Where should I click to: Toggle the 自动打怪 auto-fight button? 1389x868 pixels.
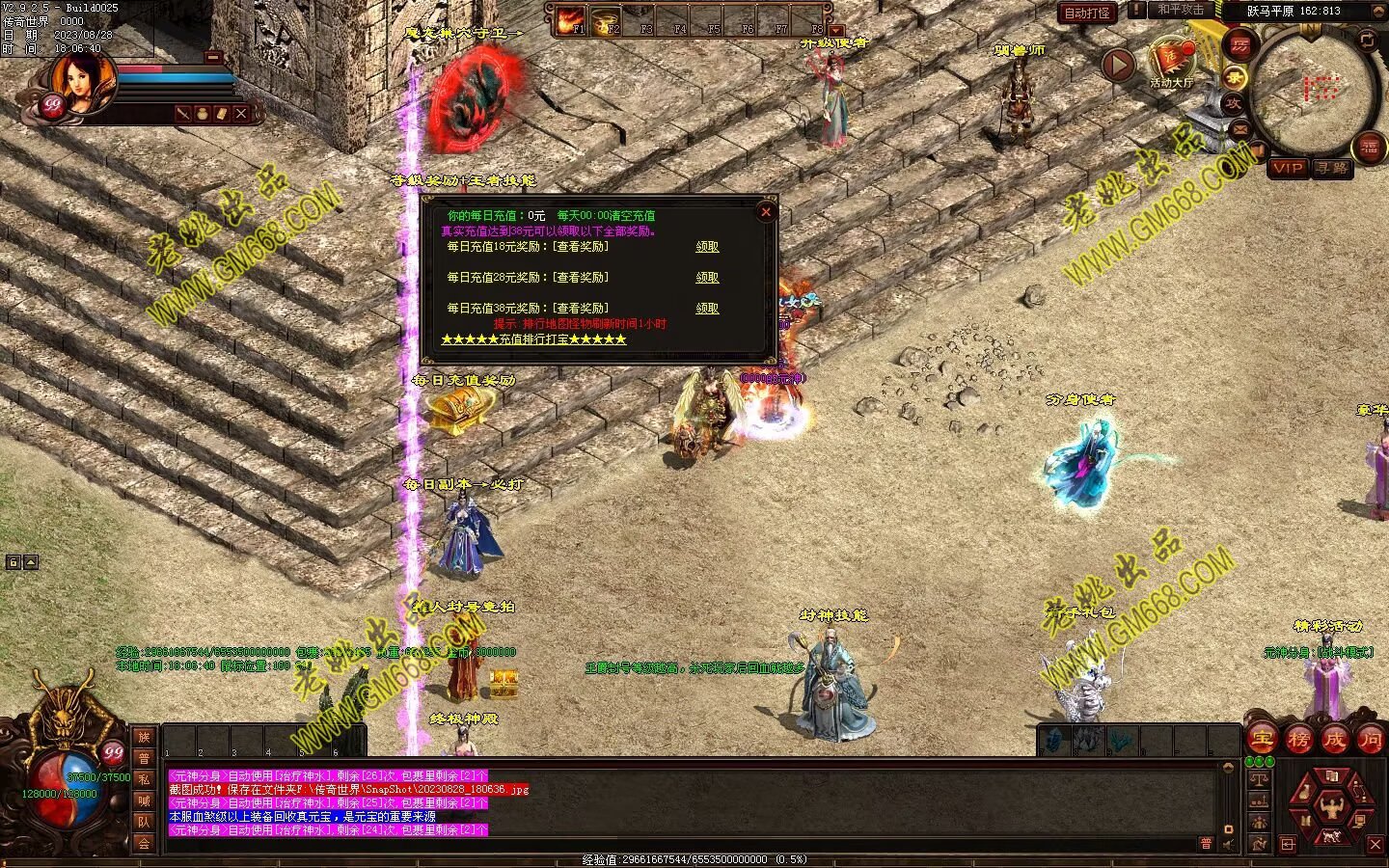(x=1087, y=14)
